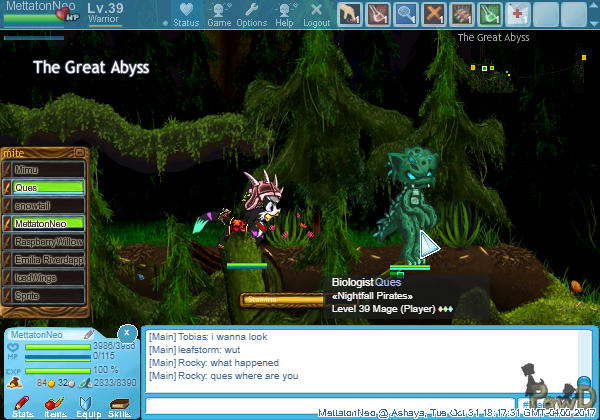
Task: Use the magnifying glass hotbar item
Action: (405, 14)
